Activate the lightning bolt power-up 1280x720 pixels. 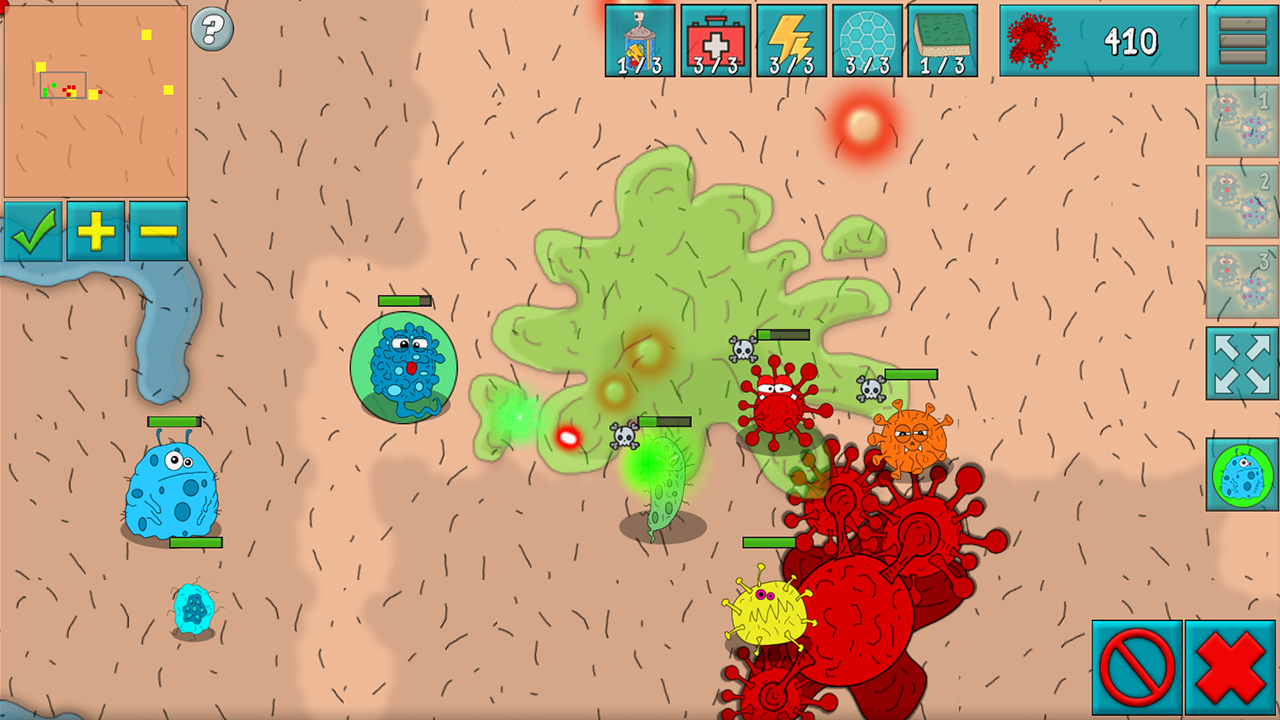[792, 40]
